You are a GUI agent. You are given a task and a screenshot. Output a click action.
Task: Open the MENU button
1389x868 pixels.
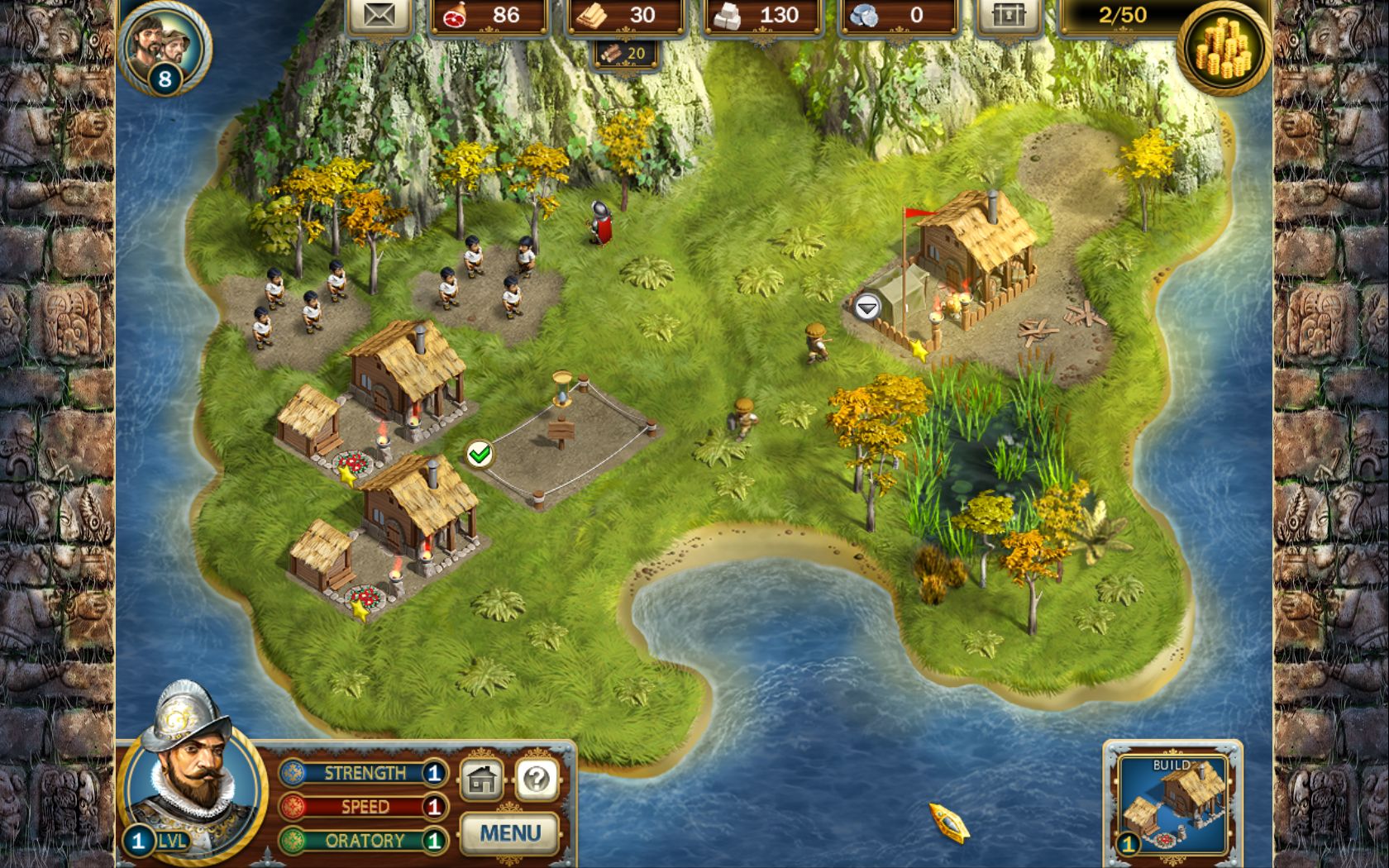tap(510, 832)
